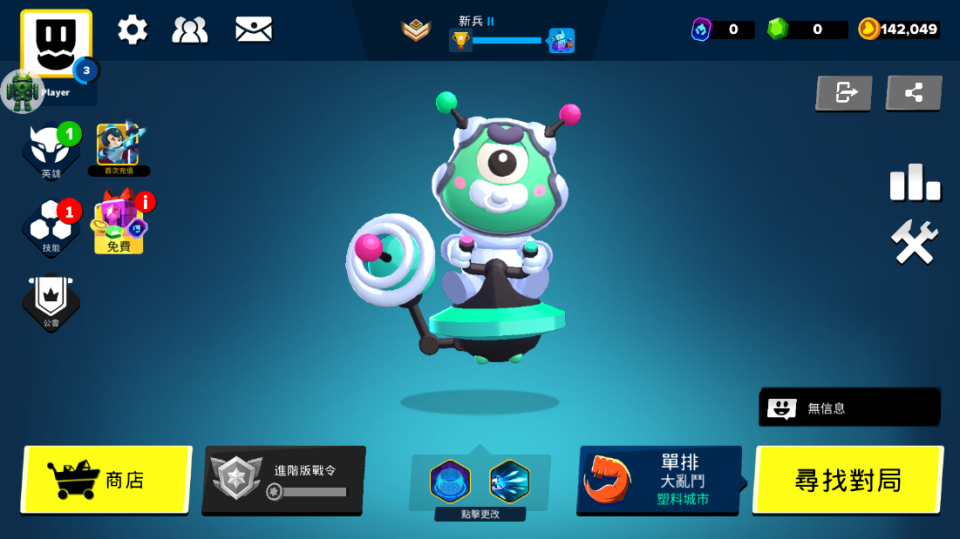
Task: Click the share button
Action: click(913, 93)
